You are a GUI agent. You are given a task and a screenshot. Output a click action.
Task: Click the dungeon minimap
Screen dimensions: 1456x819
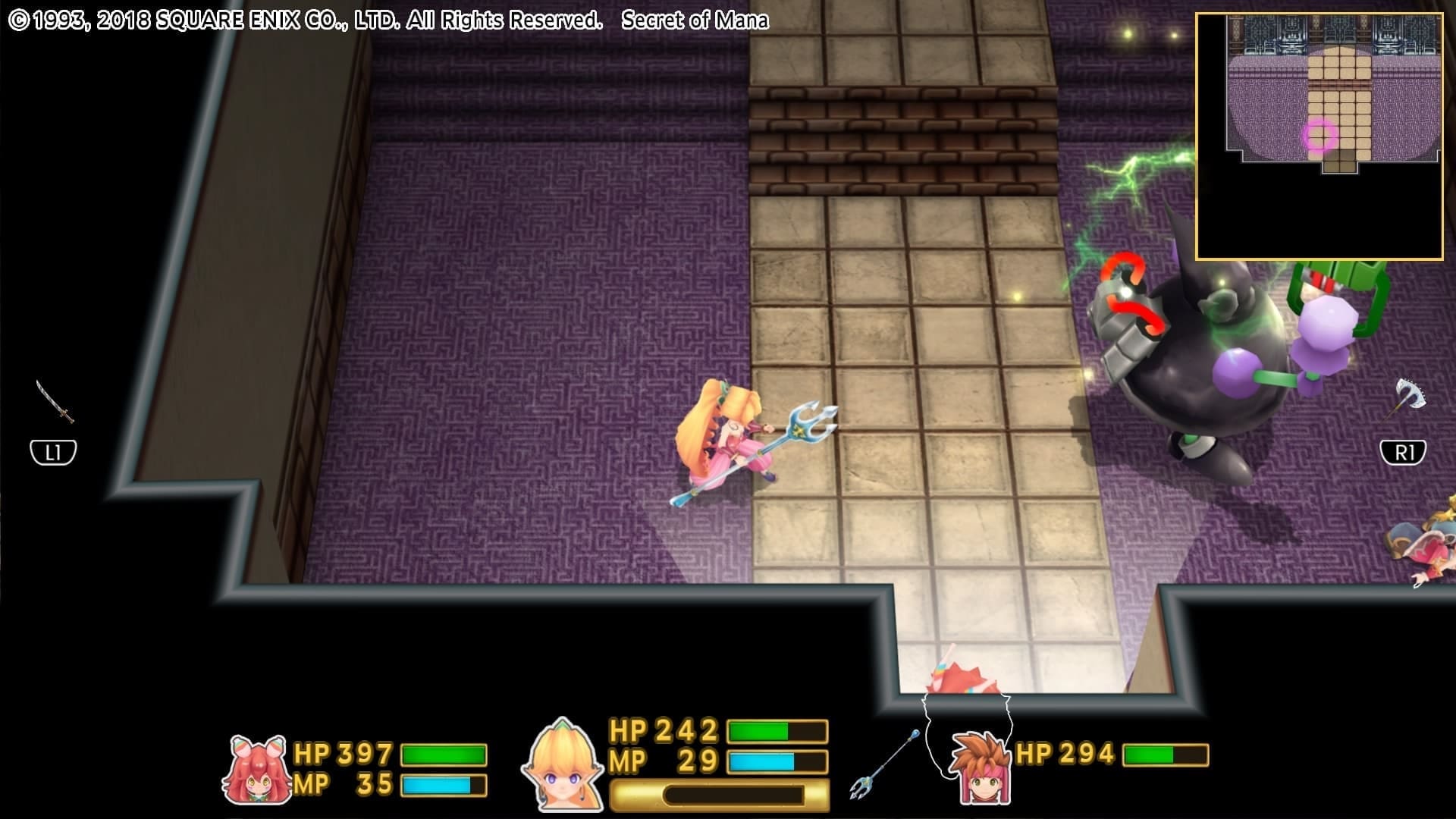click(x=1319, y=136)
